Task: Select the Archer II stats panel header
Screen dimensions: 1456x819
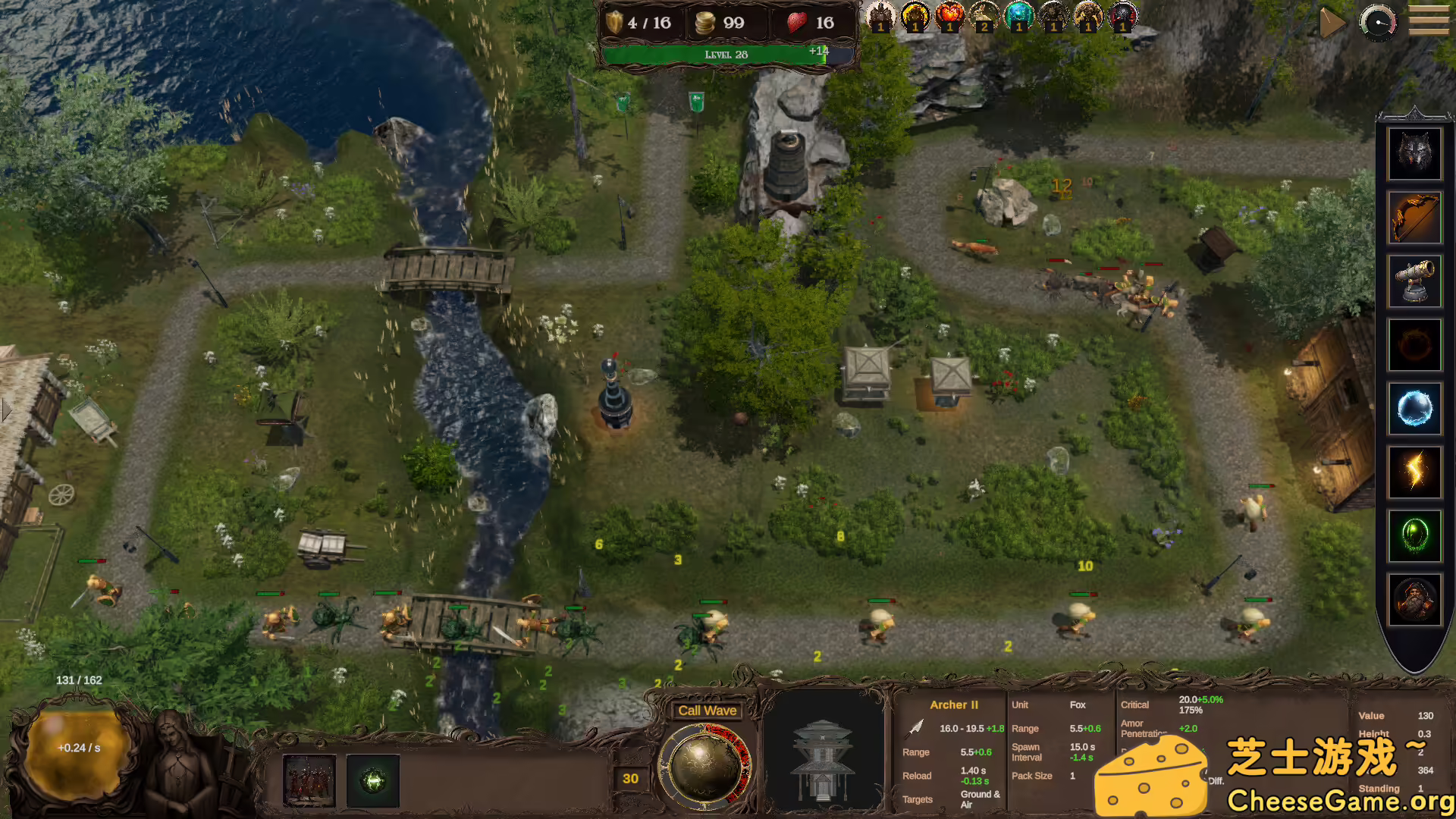Action: click(955, 705)
